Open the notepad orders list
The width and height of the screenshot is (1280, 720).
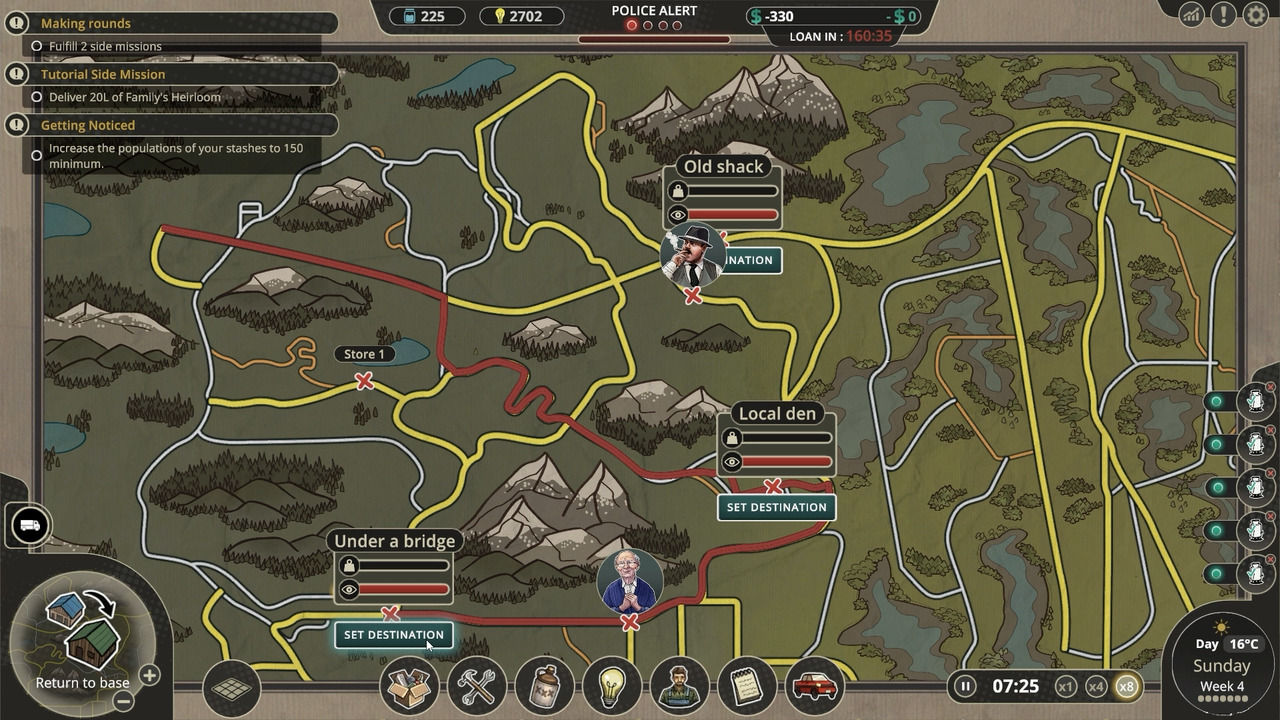coord(746,687)
